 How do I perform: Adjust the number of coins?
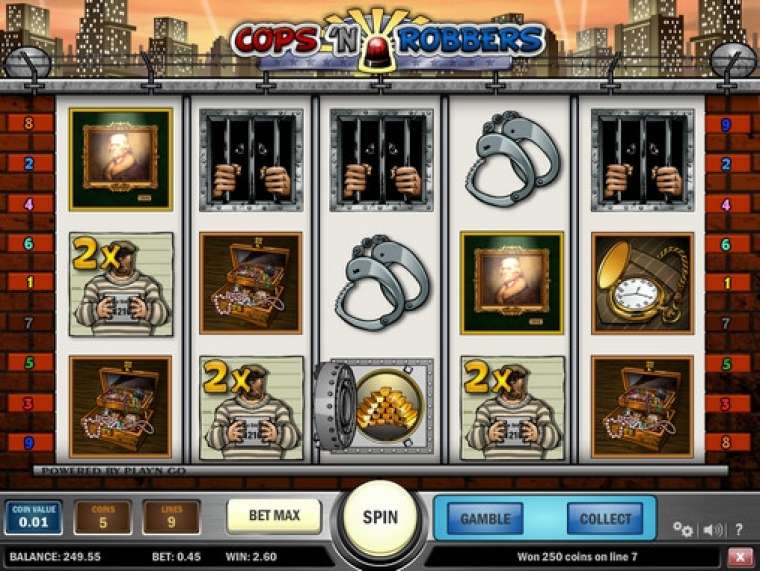pos(102,517)
